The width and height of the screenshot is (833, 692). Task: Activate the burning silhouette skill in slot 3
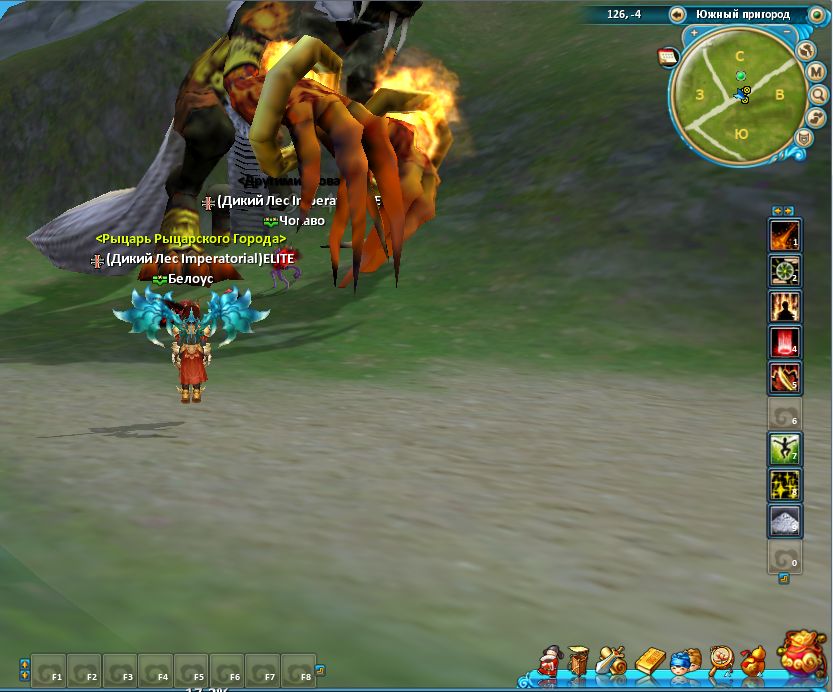[x=783, y=307]
